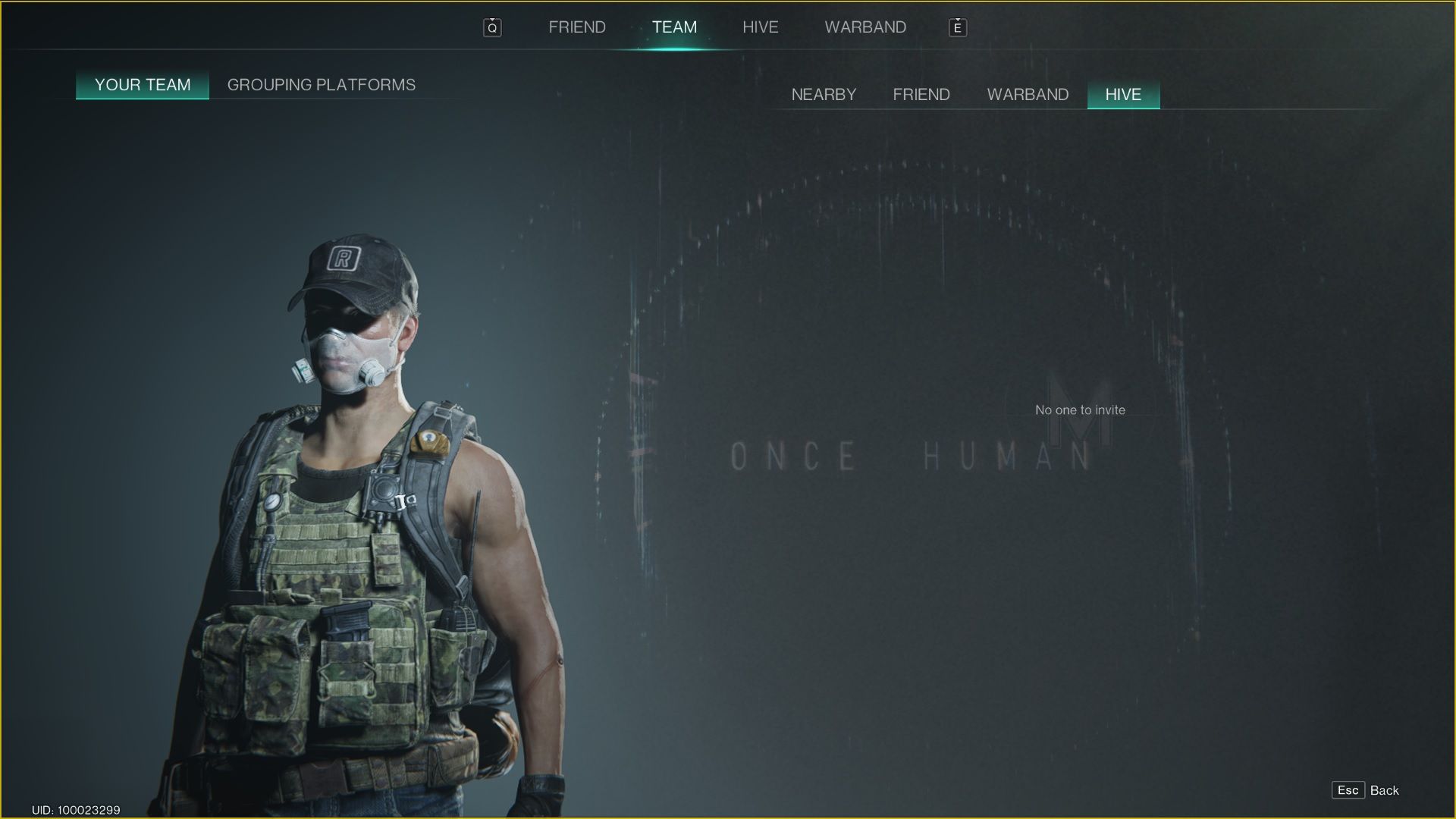1456x819 pixels.
Task: Click the Q key icon to switch tabs left
Action: (491, 27)
